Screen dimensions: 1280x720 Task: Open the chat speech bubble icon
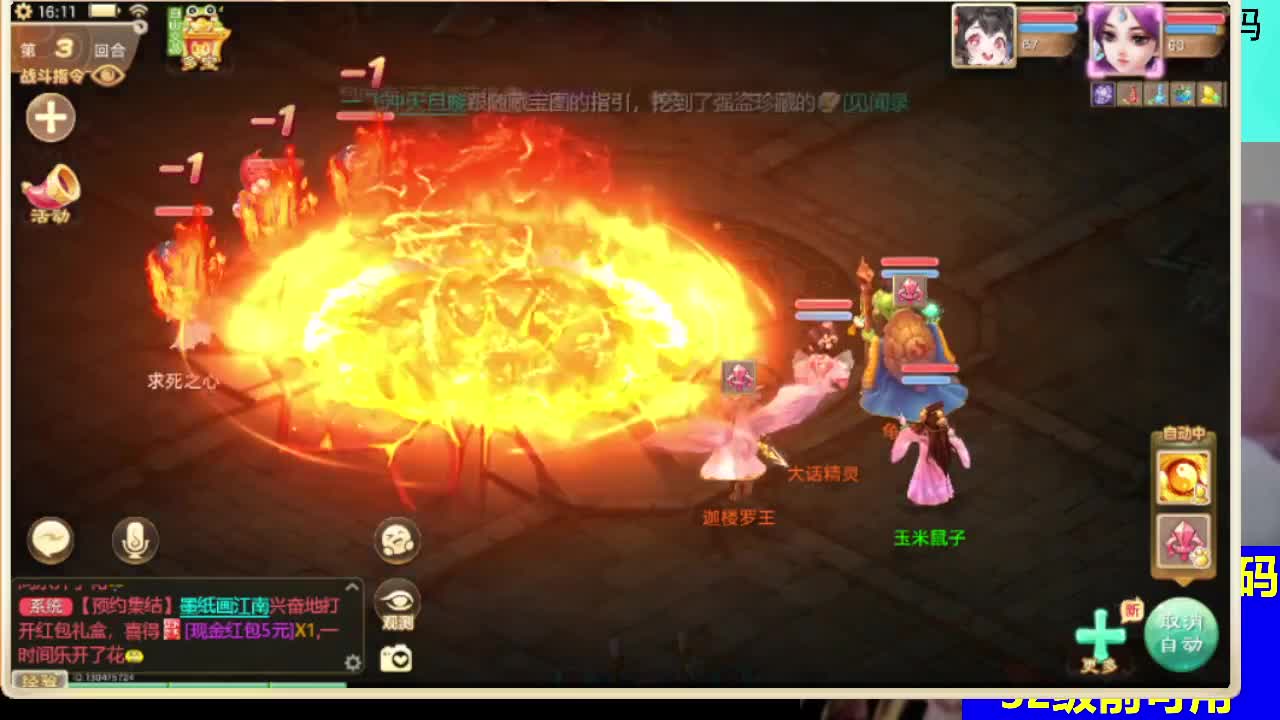[50, 540]
